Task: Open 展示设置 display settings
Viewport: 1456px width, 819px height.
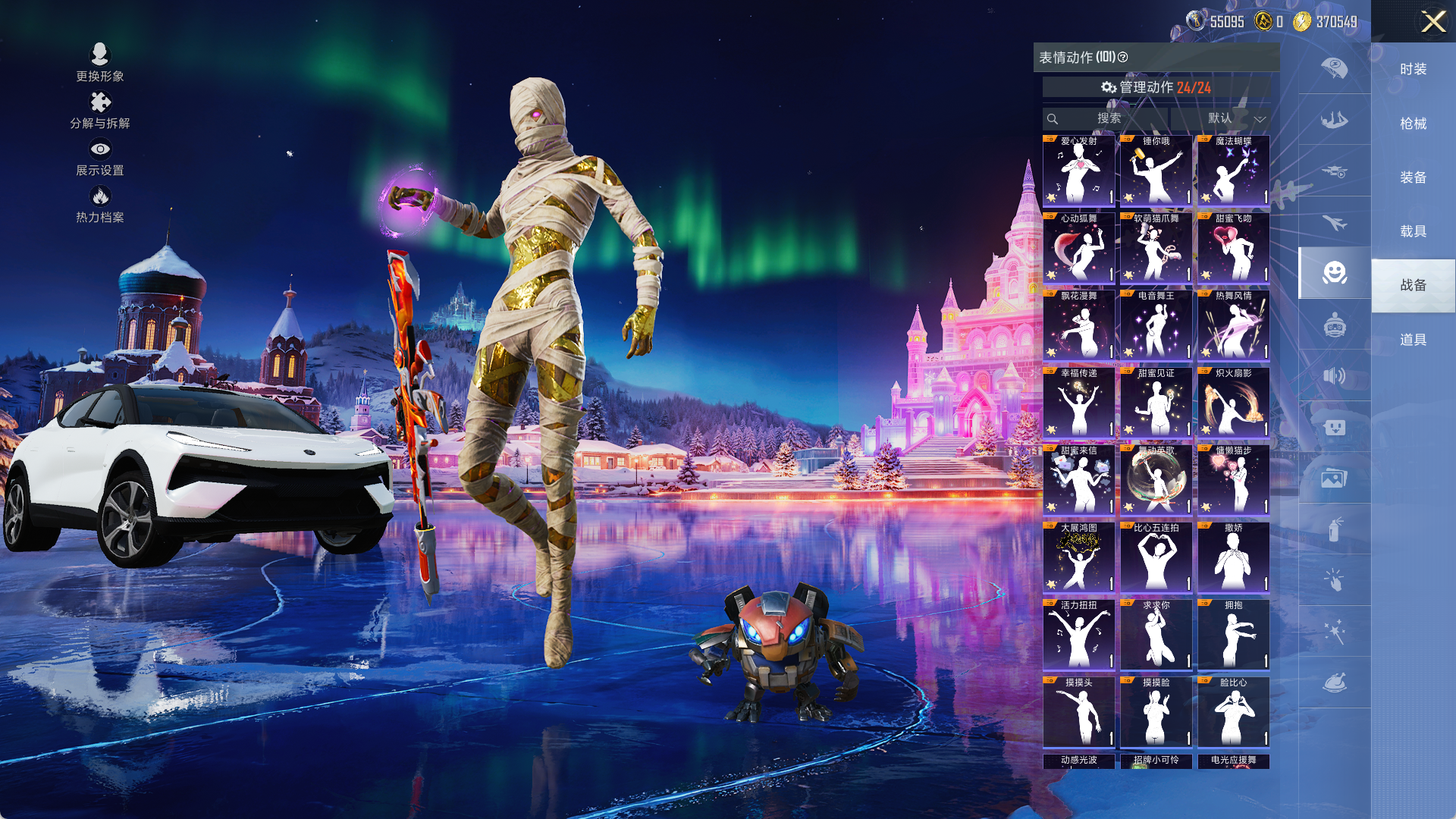Action: [100, 157]
